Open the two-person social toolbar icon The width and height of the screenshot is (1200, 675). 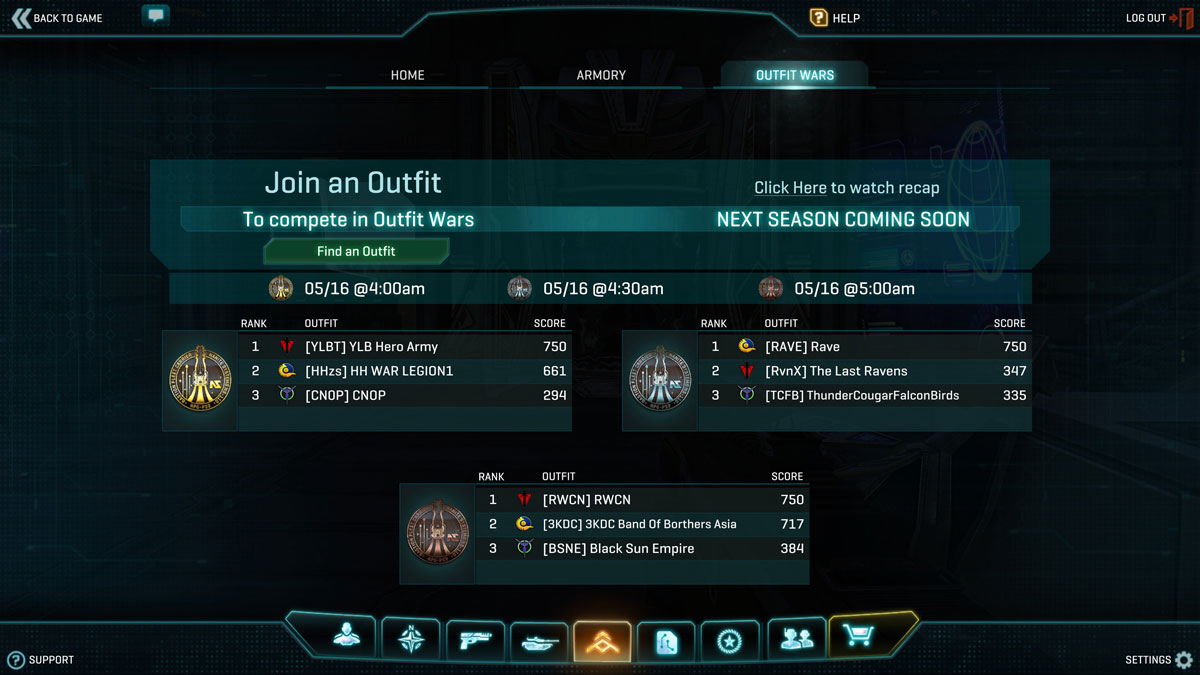coord(796,639)
